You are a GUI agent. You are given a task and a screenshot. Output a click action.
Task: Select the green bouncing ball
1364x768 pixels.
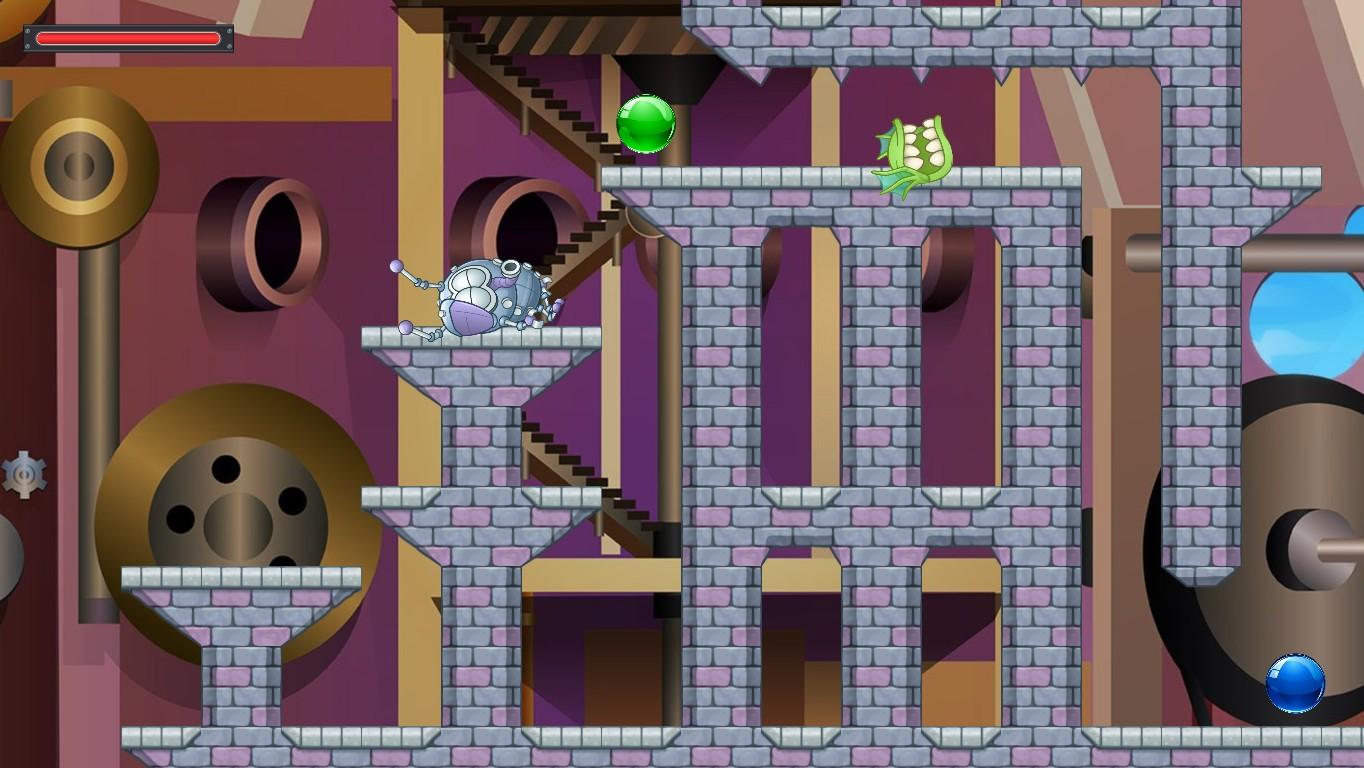[x=647, y=122]
